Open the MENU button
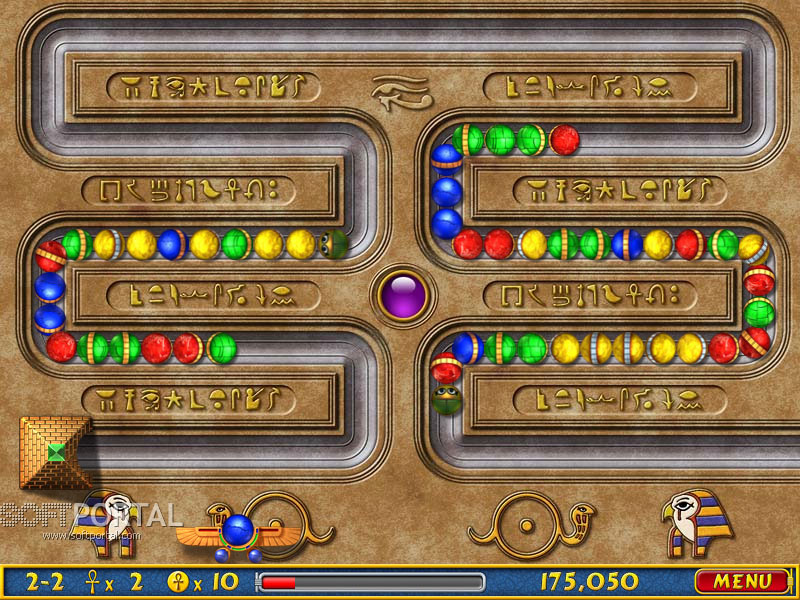The width and height of the screenshot is (800, 600). pos(742,581)
